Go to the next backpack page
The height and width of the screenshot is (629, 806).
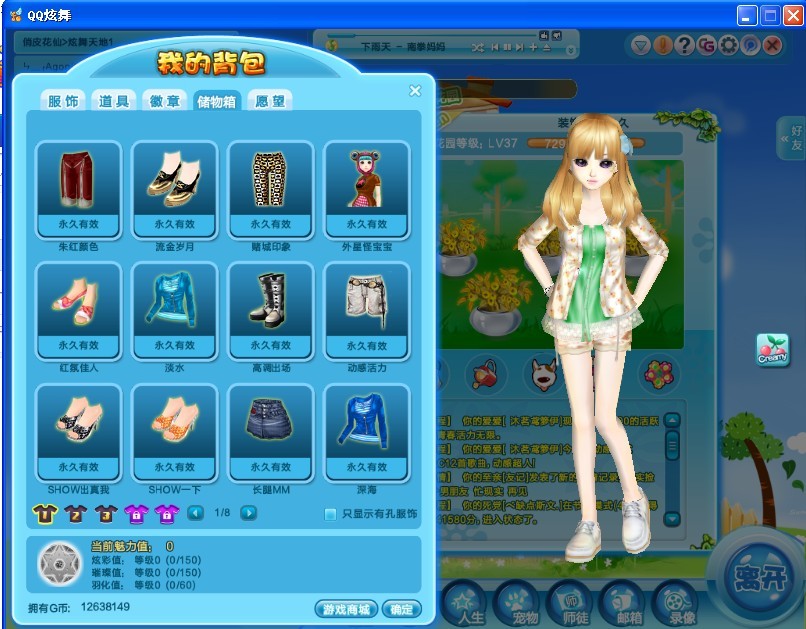249,513
